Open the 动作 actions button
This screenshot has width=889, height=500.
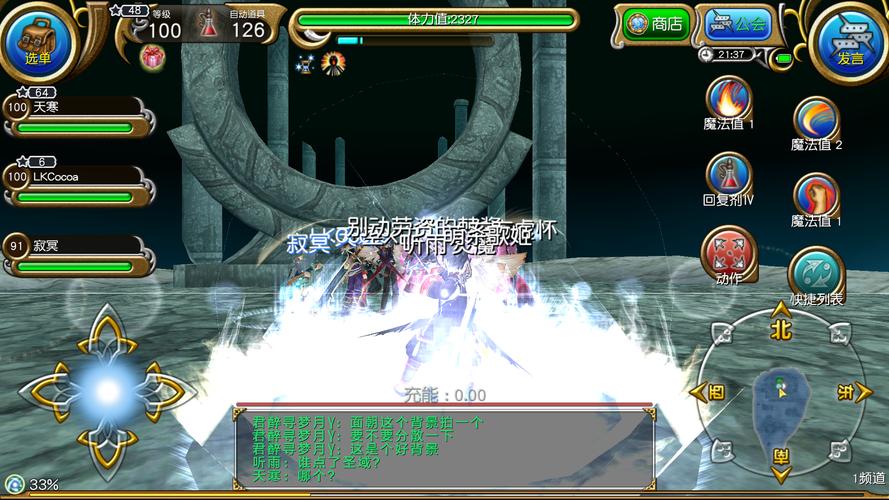coord(728,251)
